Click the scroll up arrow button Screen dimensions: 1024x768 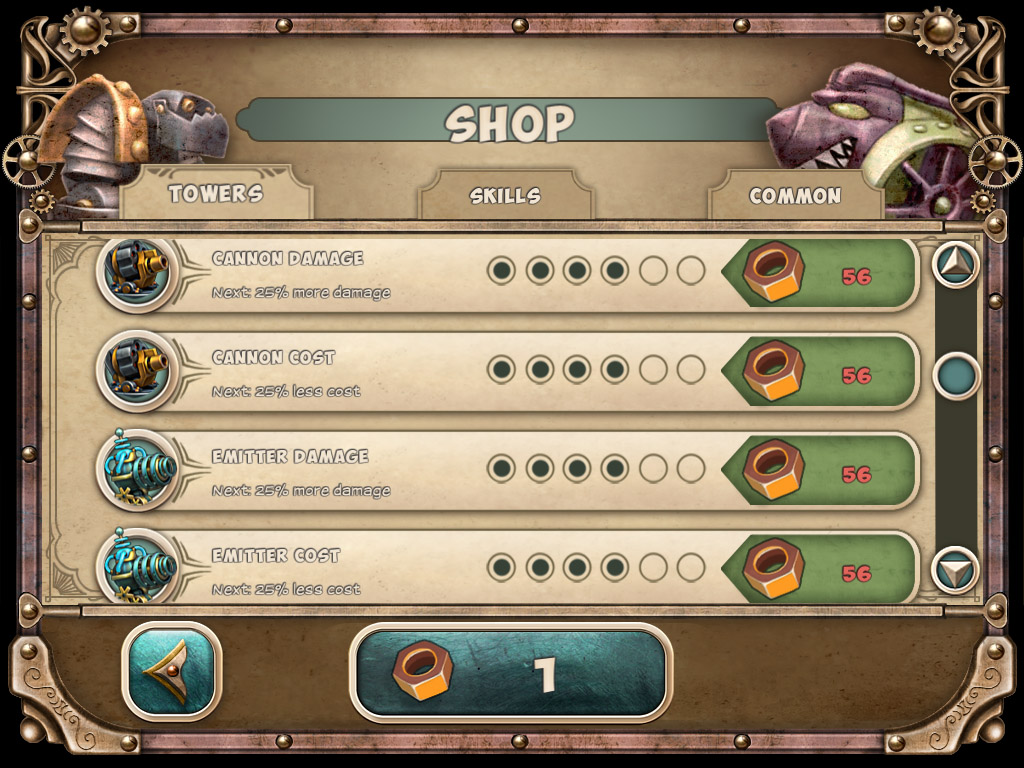[956, 264]
